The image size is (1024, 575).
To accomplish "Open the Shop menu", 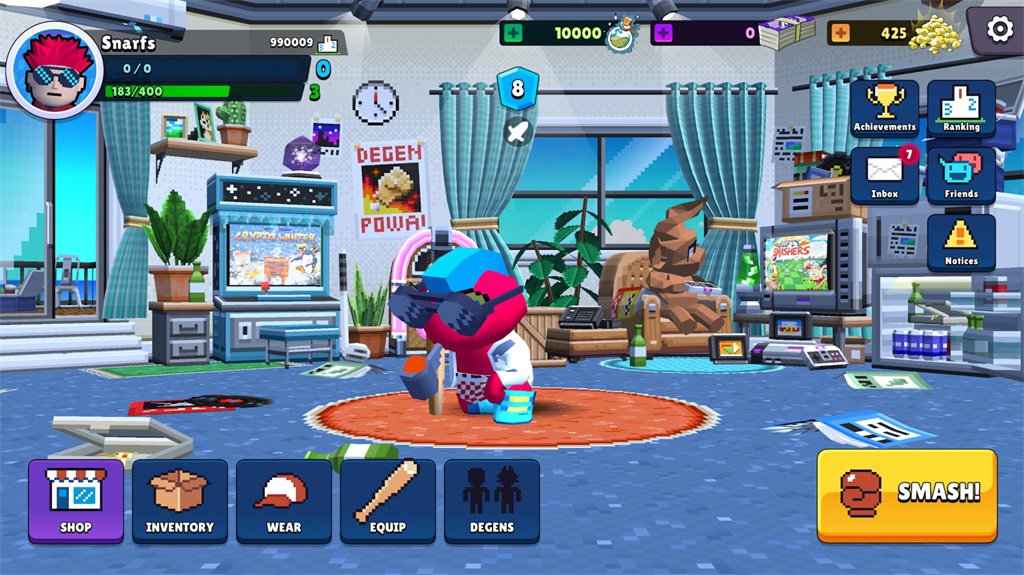I will pos(76,500).
